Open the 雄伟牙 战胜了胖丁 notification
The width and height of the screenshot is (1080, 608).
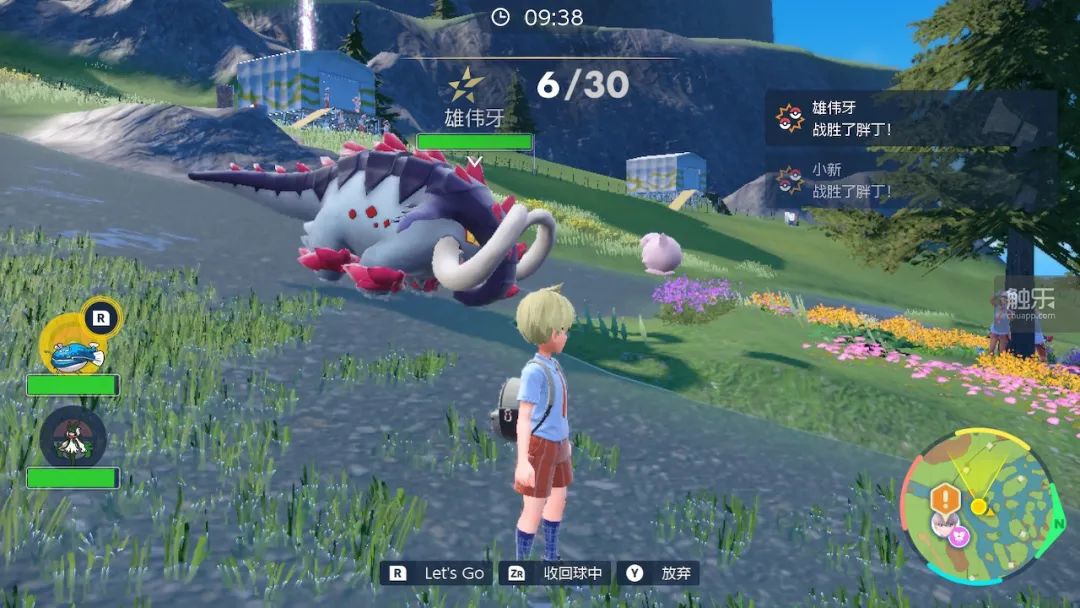(910, 118)
